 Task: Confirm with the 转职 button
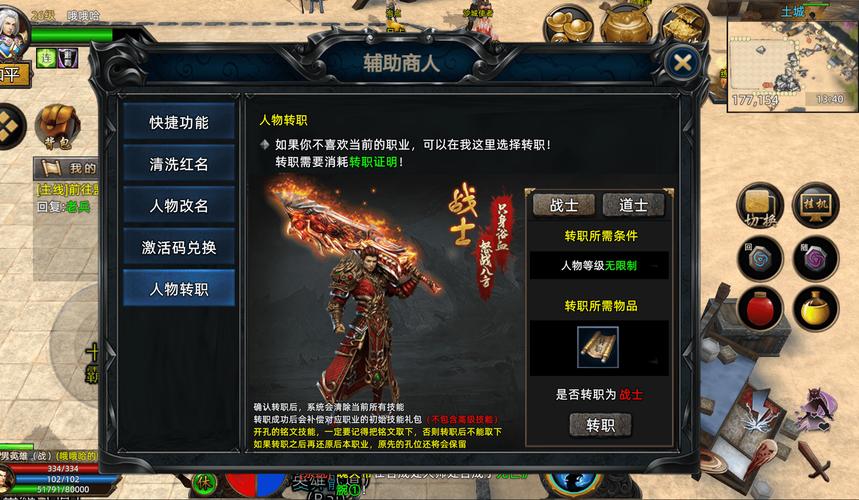[600, 425]
